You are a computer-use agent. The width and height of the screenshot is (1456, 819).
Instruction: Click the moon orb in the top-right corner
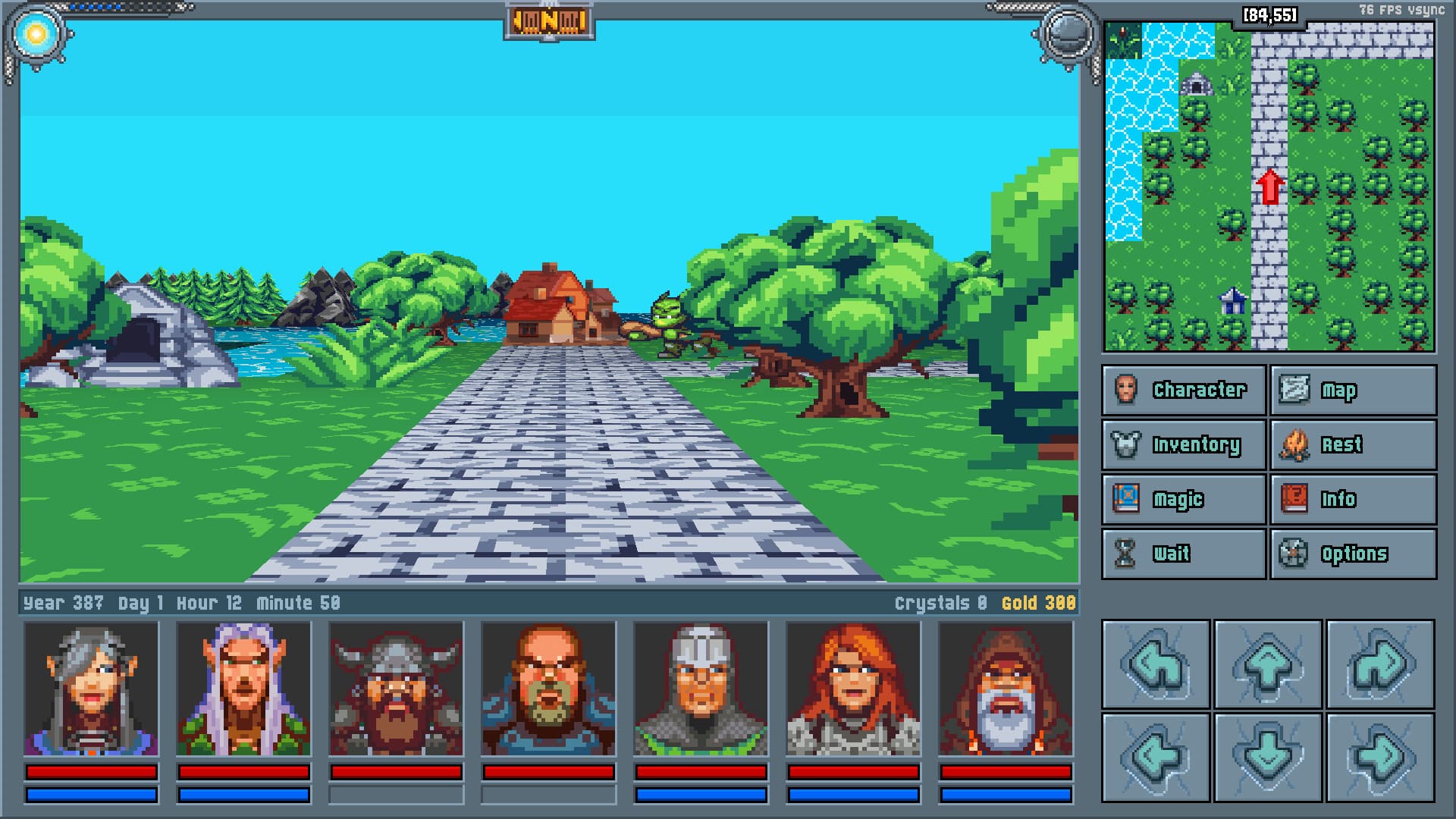[1068, 33]
